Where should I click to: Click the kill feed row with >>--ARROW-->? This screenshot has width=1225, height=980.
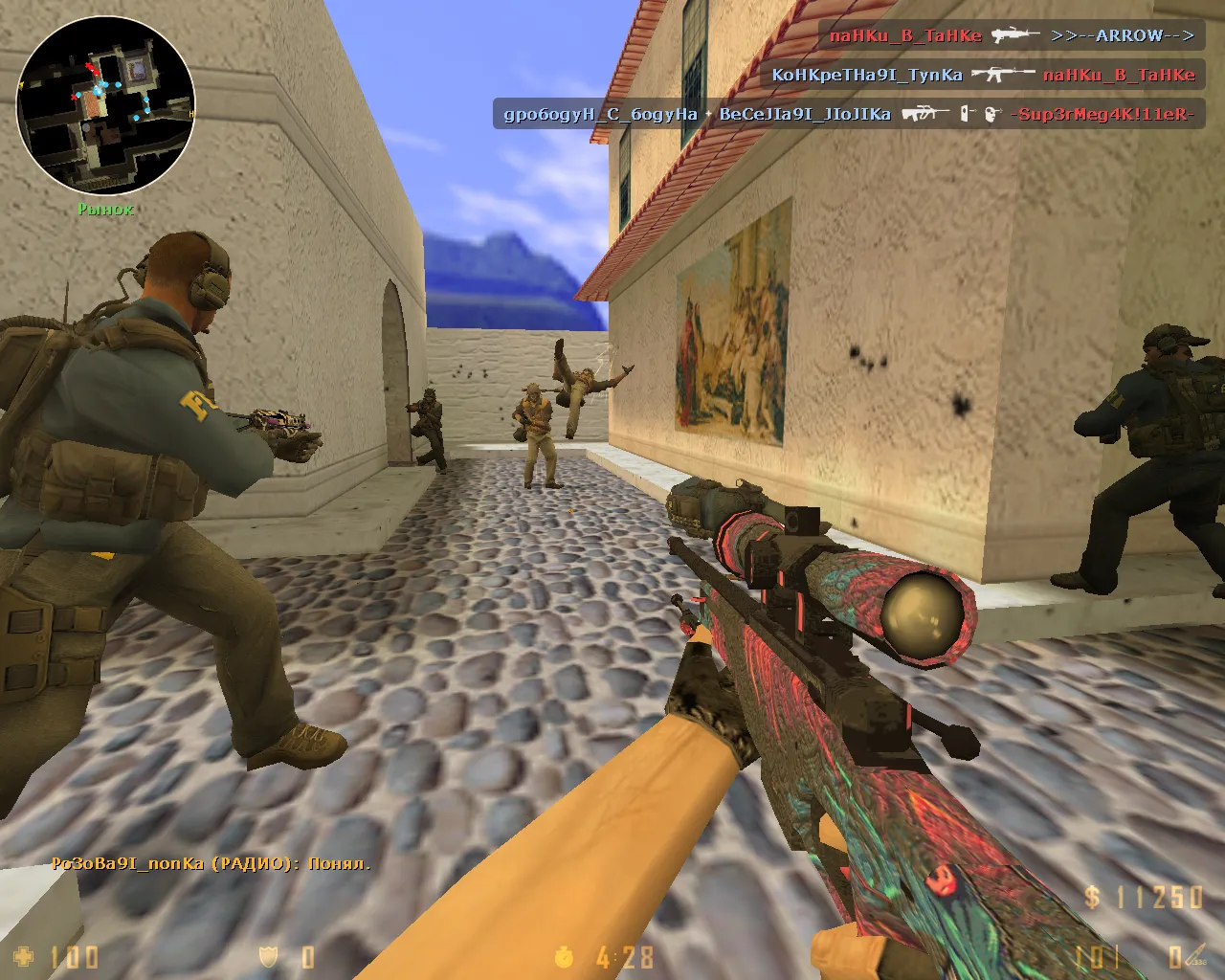pyautogui.click(x=1011, y=36)
